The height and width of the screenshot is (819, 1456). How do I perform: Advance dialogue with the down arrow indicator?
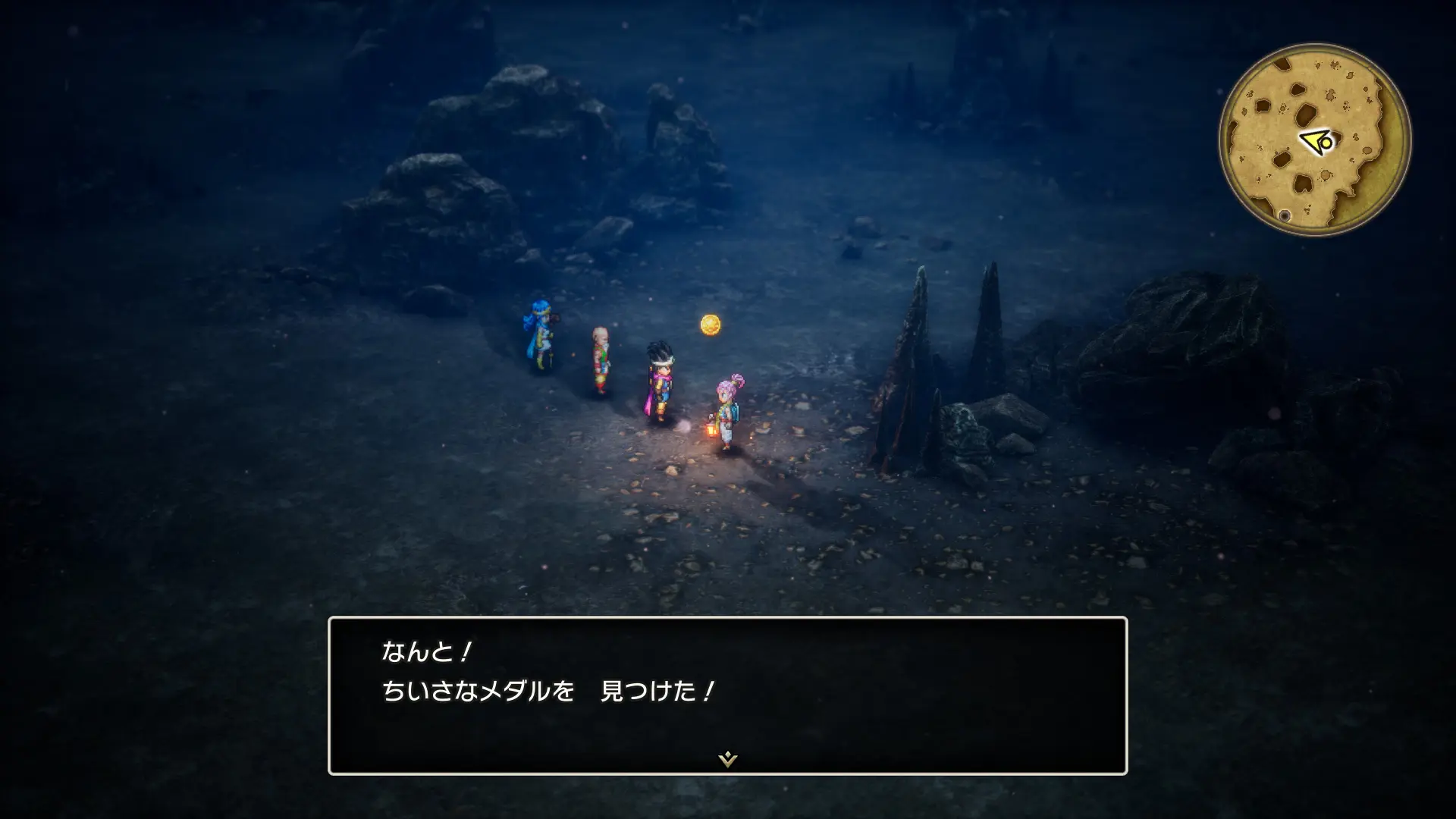point(727,758)
